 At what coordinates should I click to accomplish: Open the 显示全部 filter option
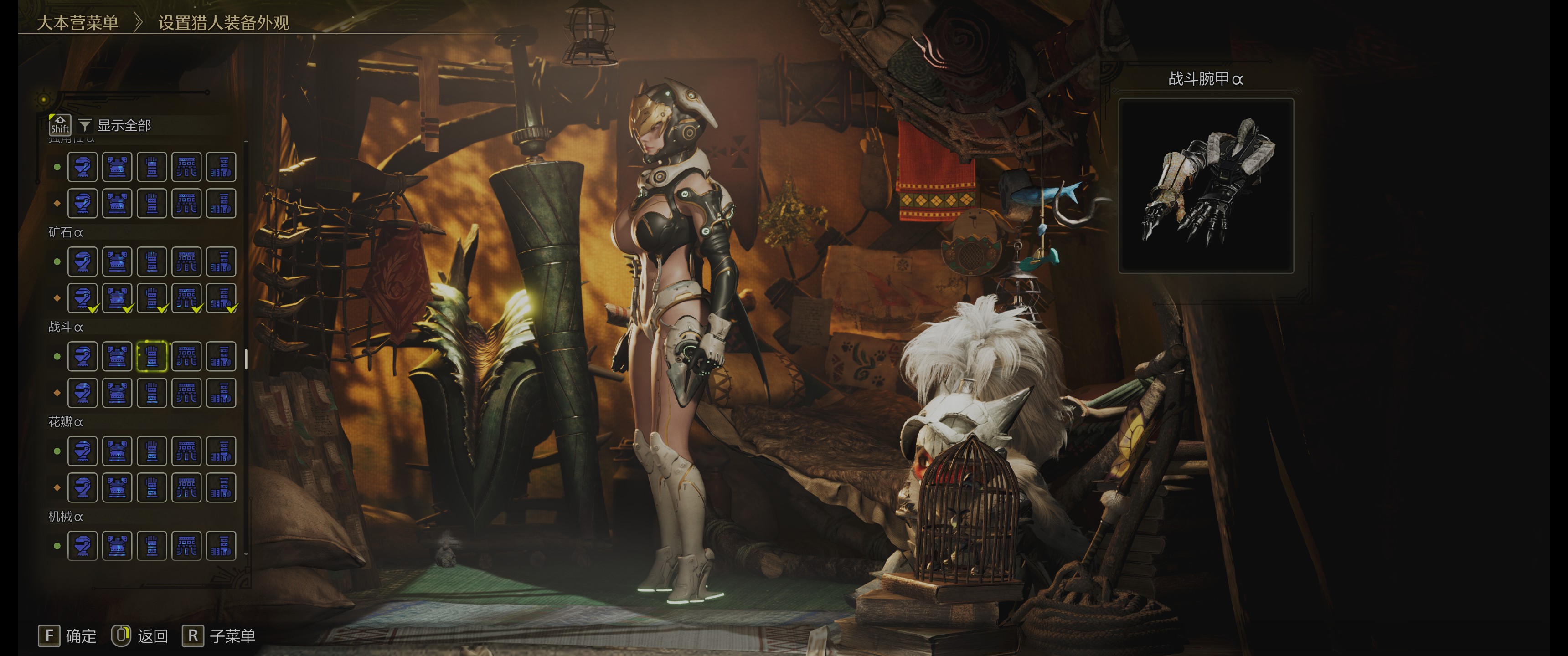pyautogui.click(x=124, y=125)
